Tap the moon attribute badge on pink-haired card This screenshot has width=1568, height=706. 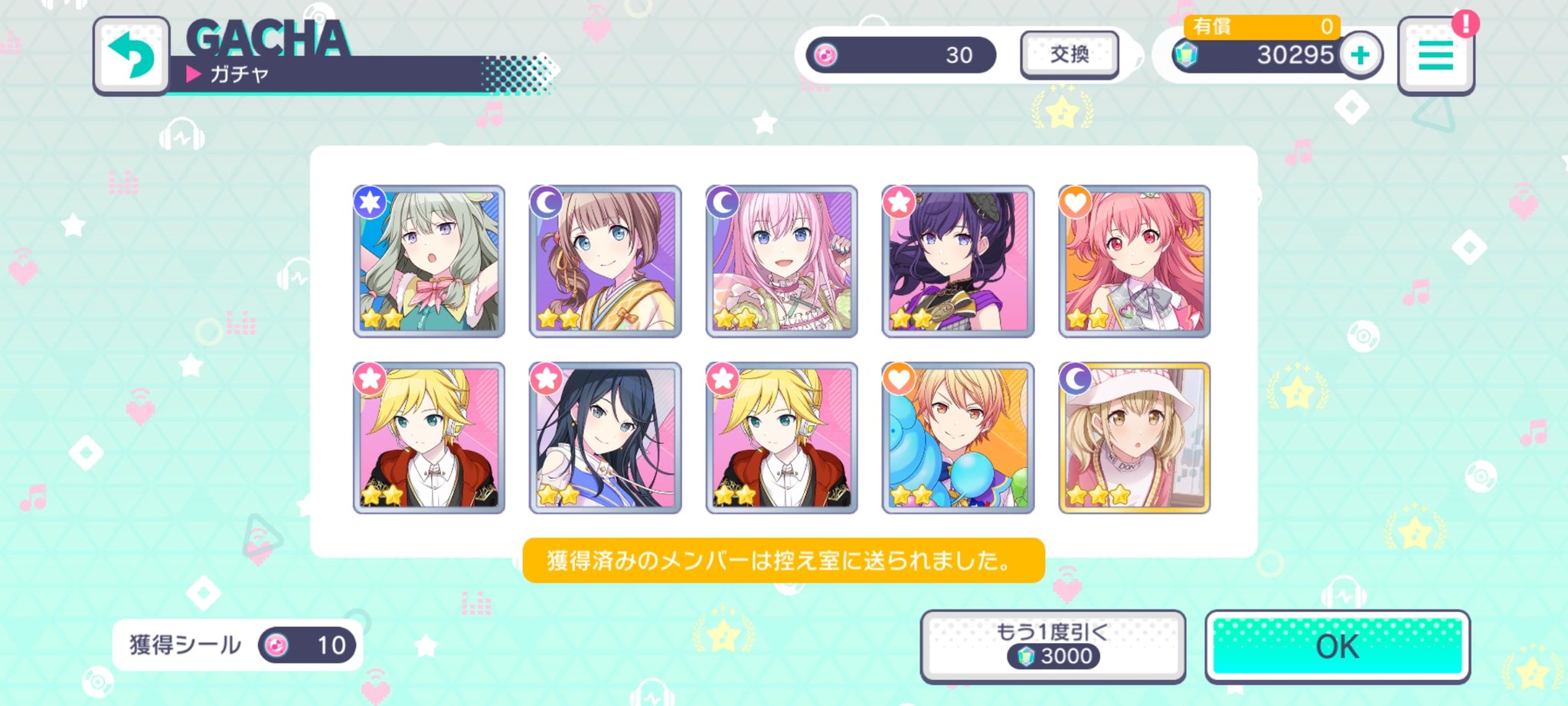(x=722, y=202)
